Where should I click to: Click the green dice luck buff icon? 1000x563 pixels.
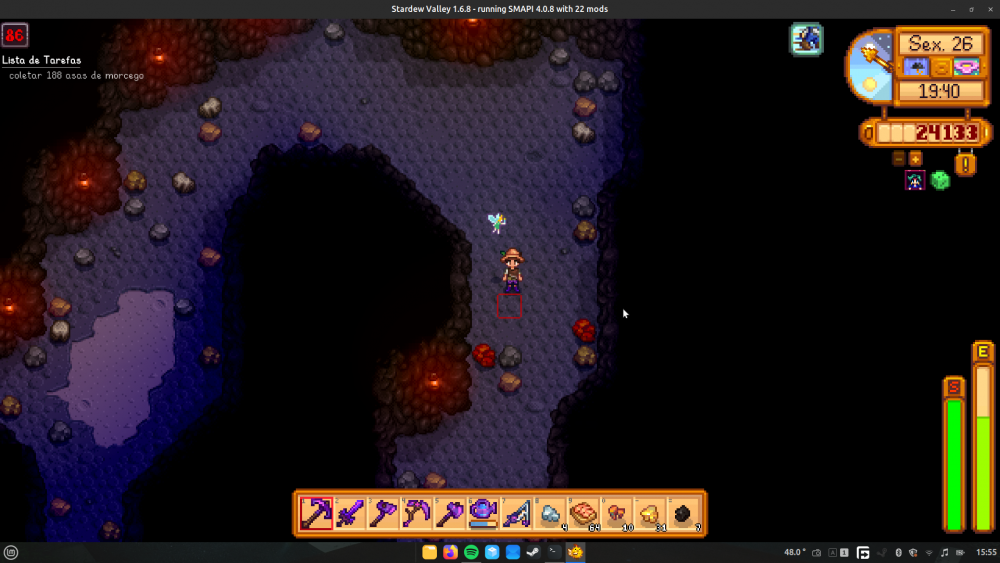click(940, 180)
